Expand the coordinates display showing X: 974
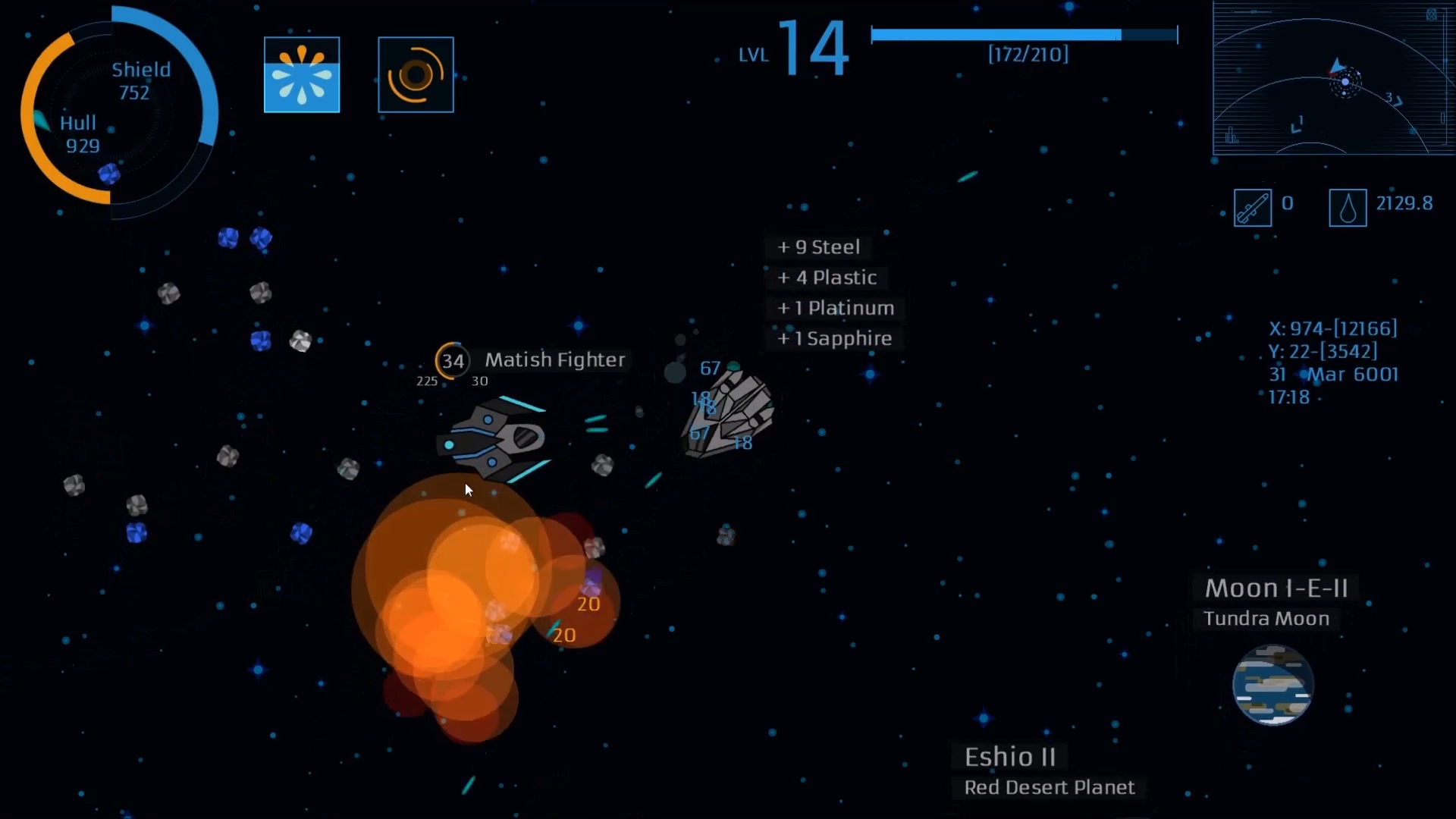This screenshot has height=819, width=1456. pyautogui.click(x=1333, y=328)
